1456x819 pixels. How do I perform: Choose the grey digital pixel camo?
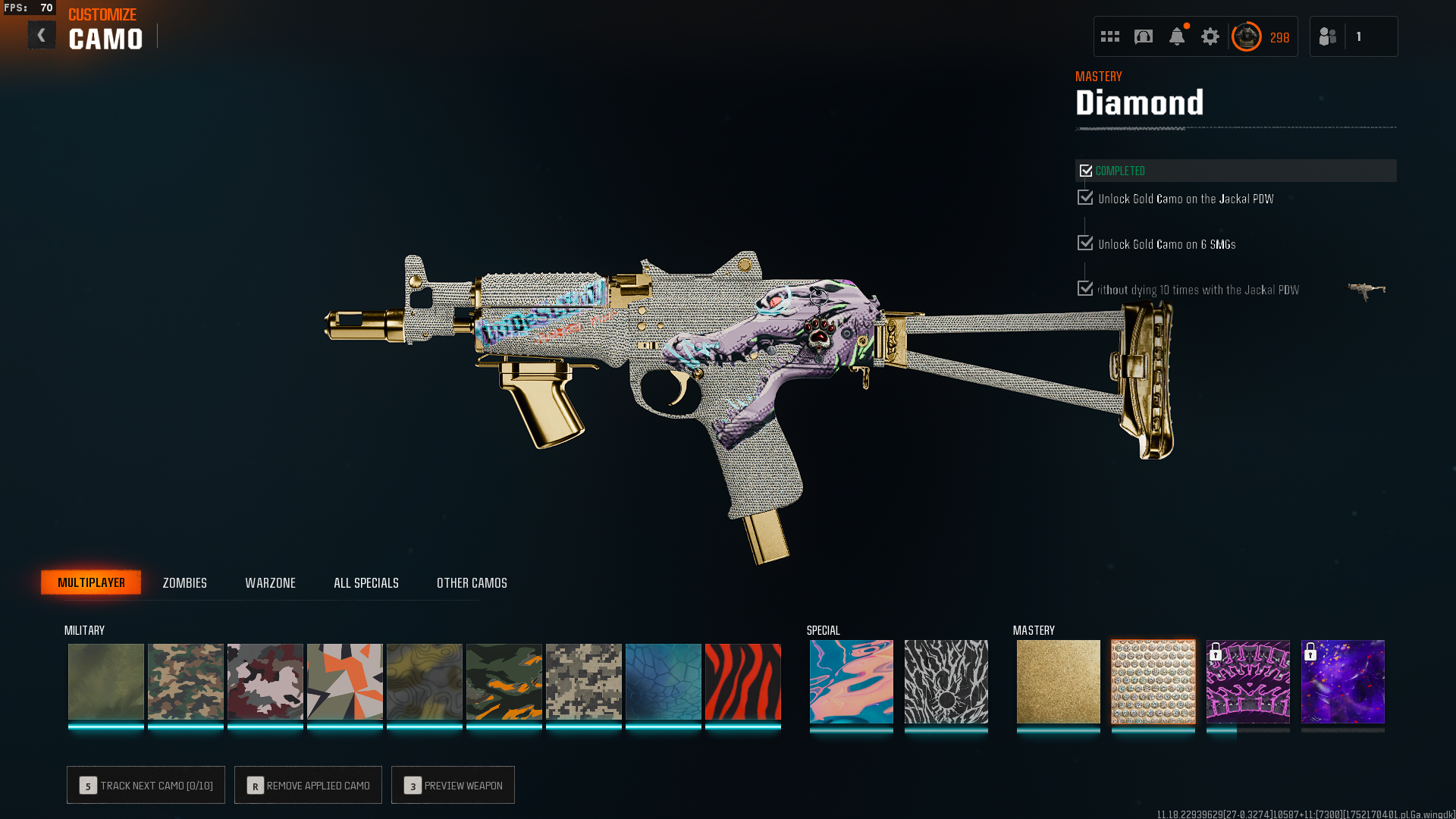point(583,682)
